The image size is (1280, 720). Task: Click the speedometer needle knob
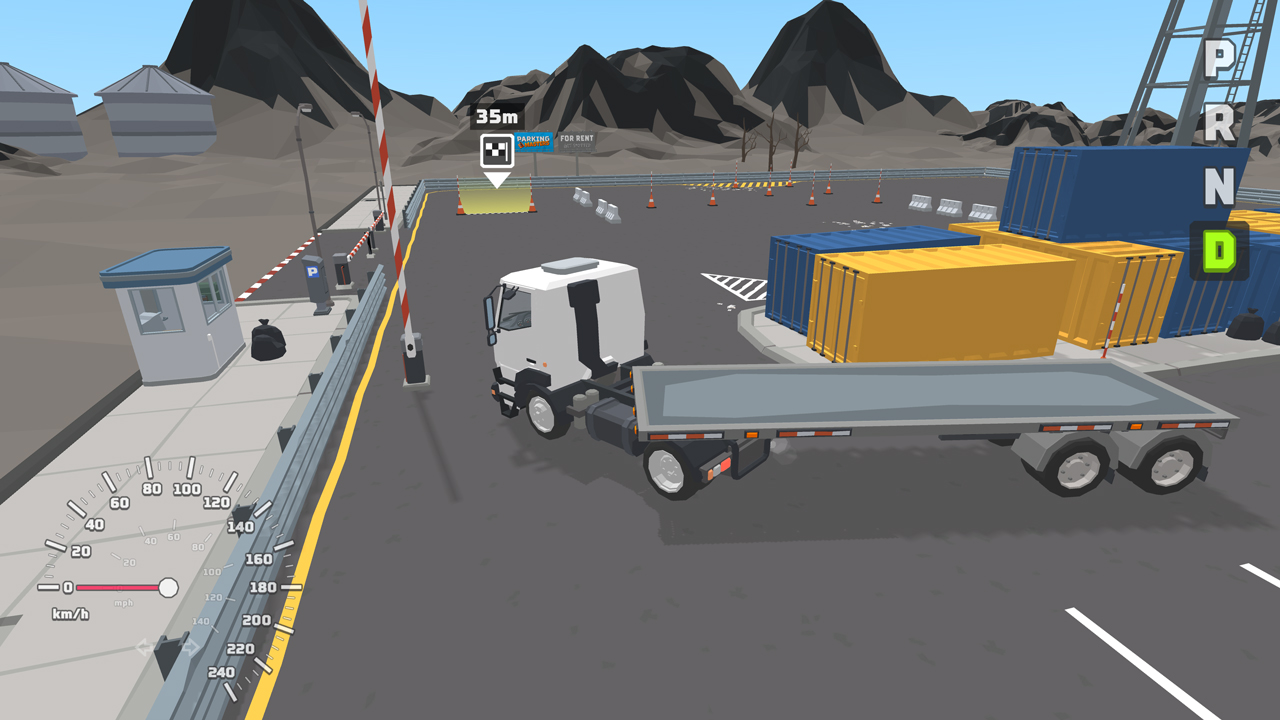pos(169,588)
